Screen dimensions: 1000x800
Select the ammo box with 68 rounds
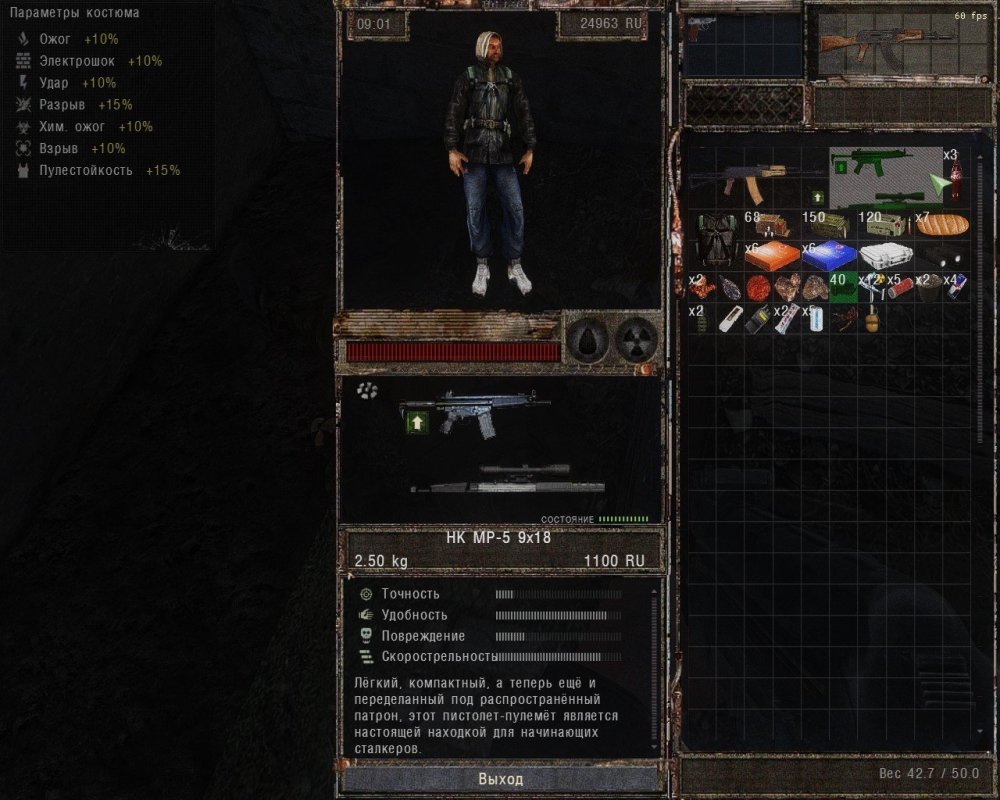tap(771, 224)
